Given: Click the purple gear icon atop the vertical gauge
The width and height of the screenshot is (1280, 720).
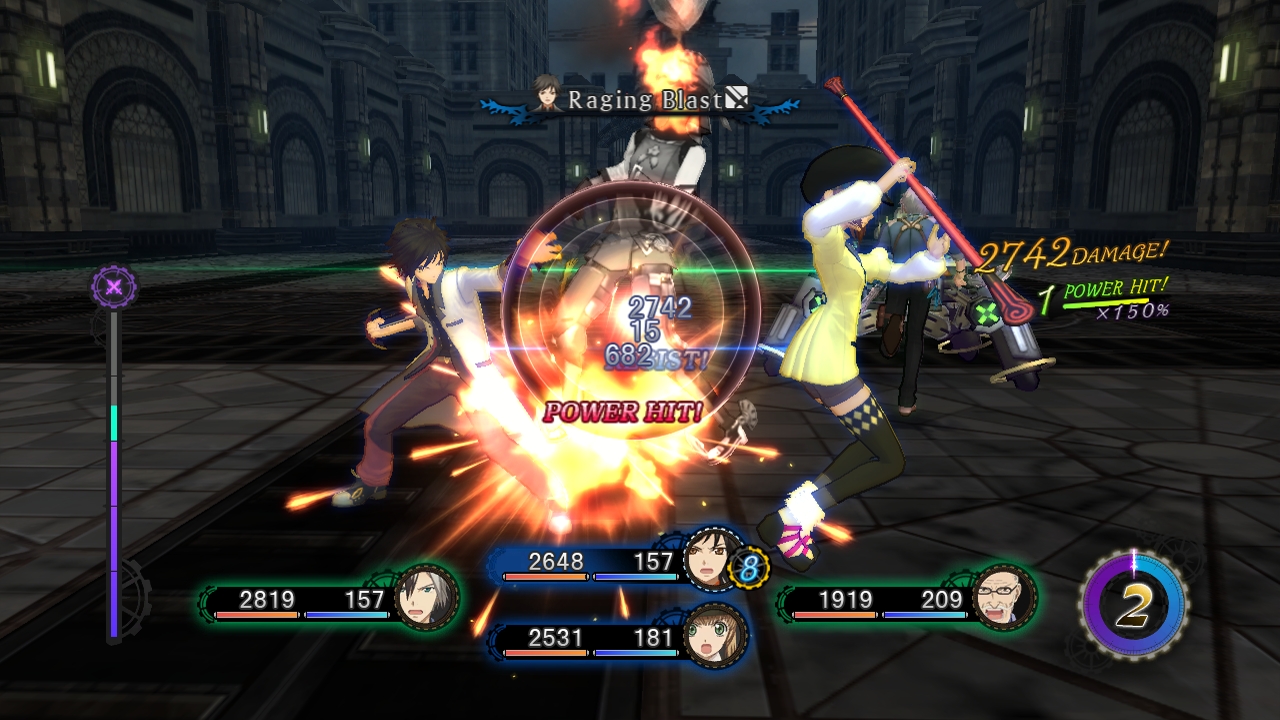Looking at the screenshot, I should point(114,287).
